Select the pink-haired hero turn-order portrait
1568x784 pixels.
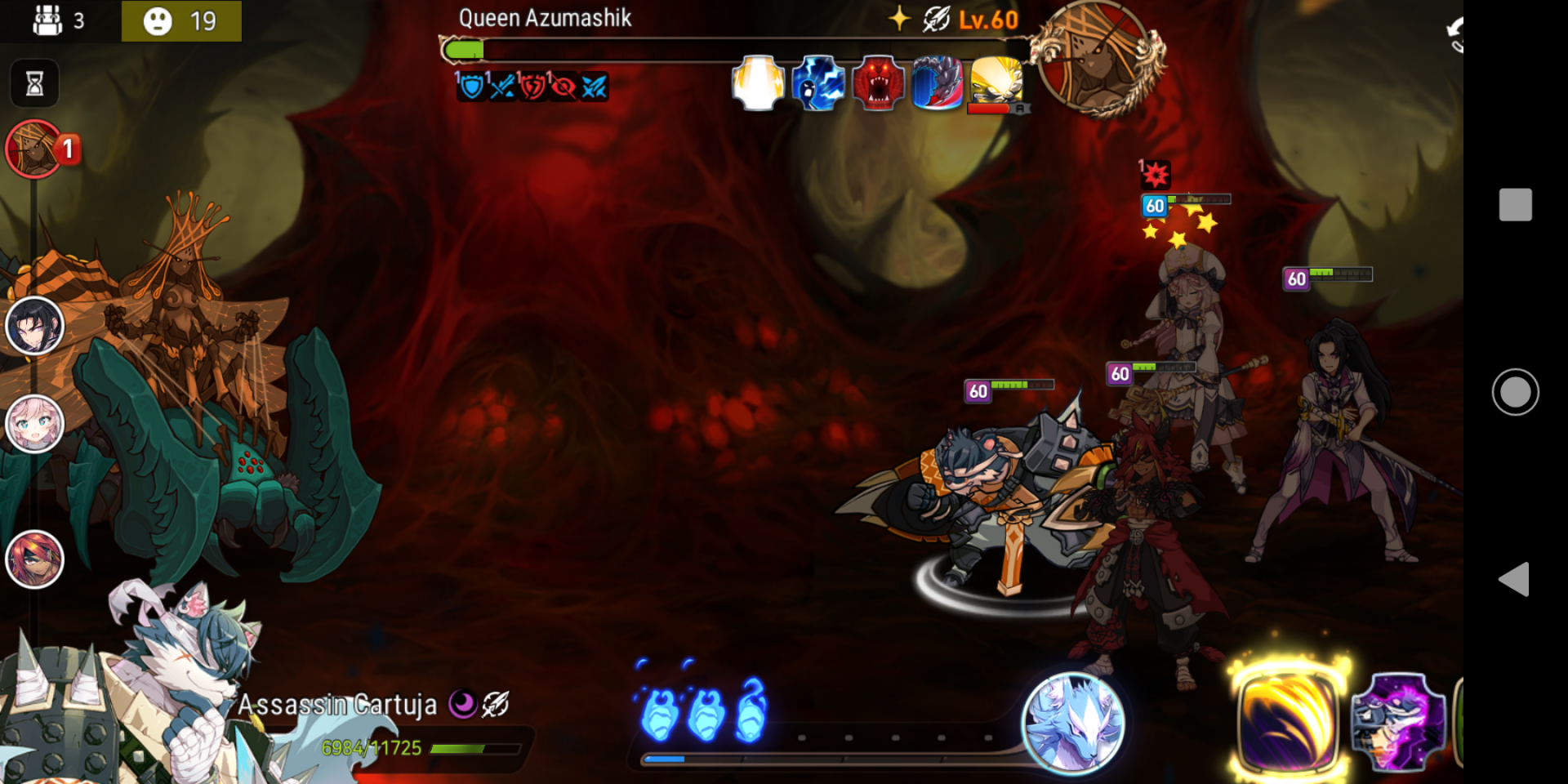coord(34,424)
